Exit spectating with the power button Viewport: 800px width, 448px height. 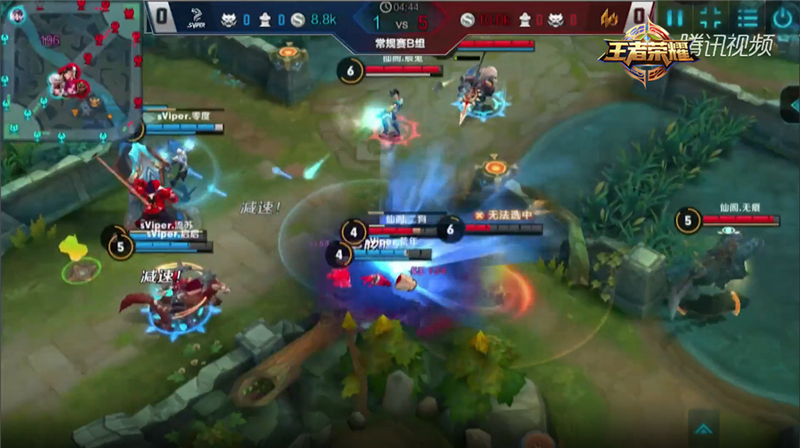pos(782,17)
